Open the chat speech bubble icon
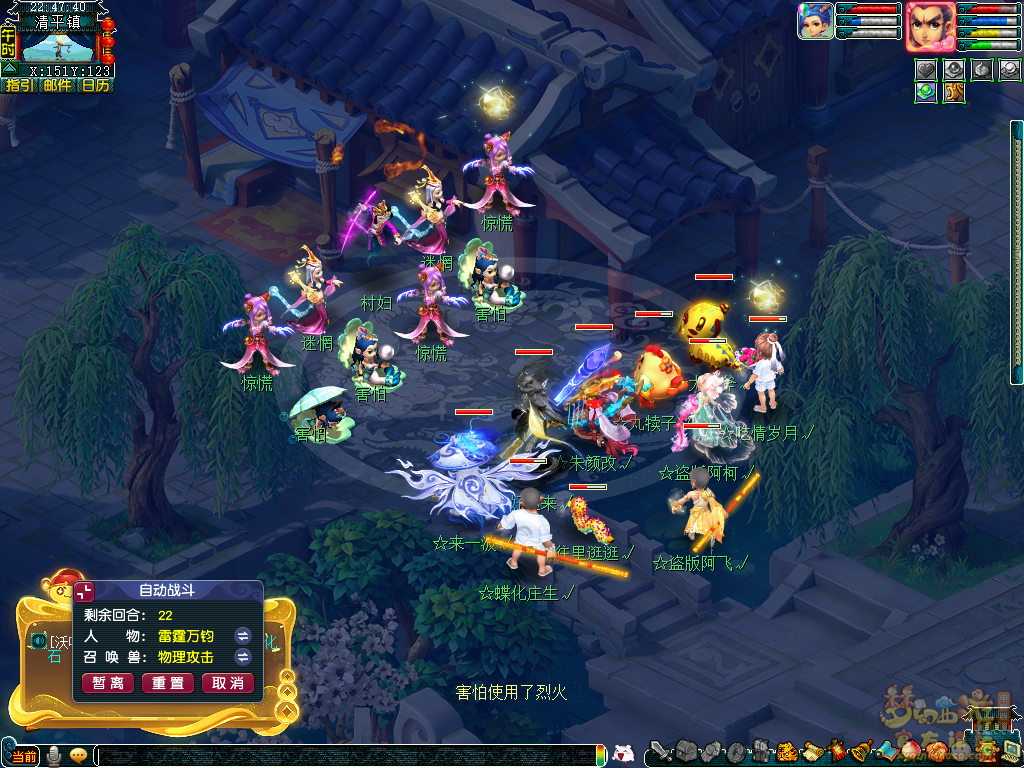Screen dimensions: 1024x768 click(78, 756)
